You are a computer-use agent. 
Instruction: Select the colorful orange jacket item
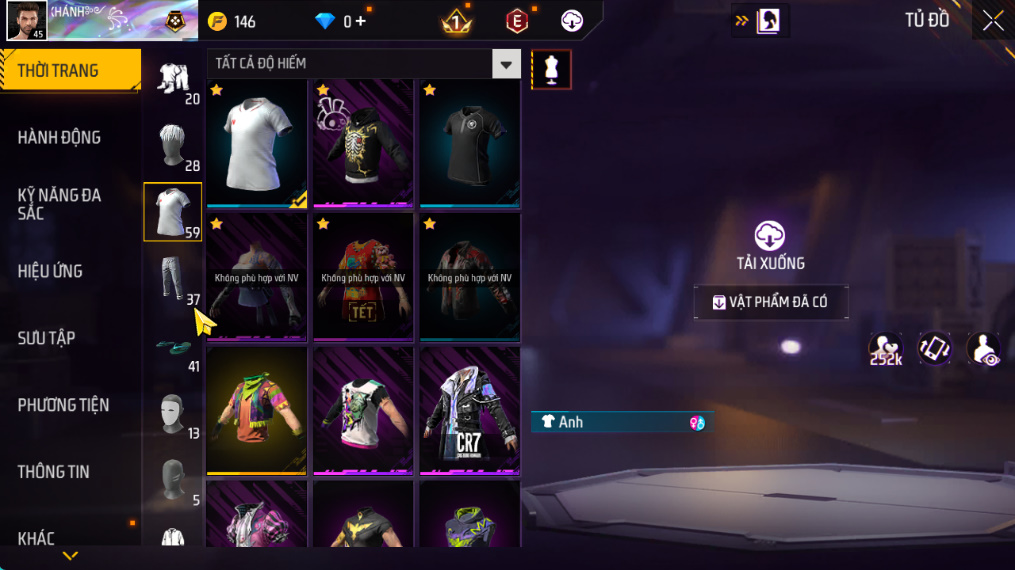coord(257,410)
